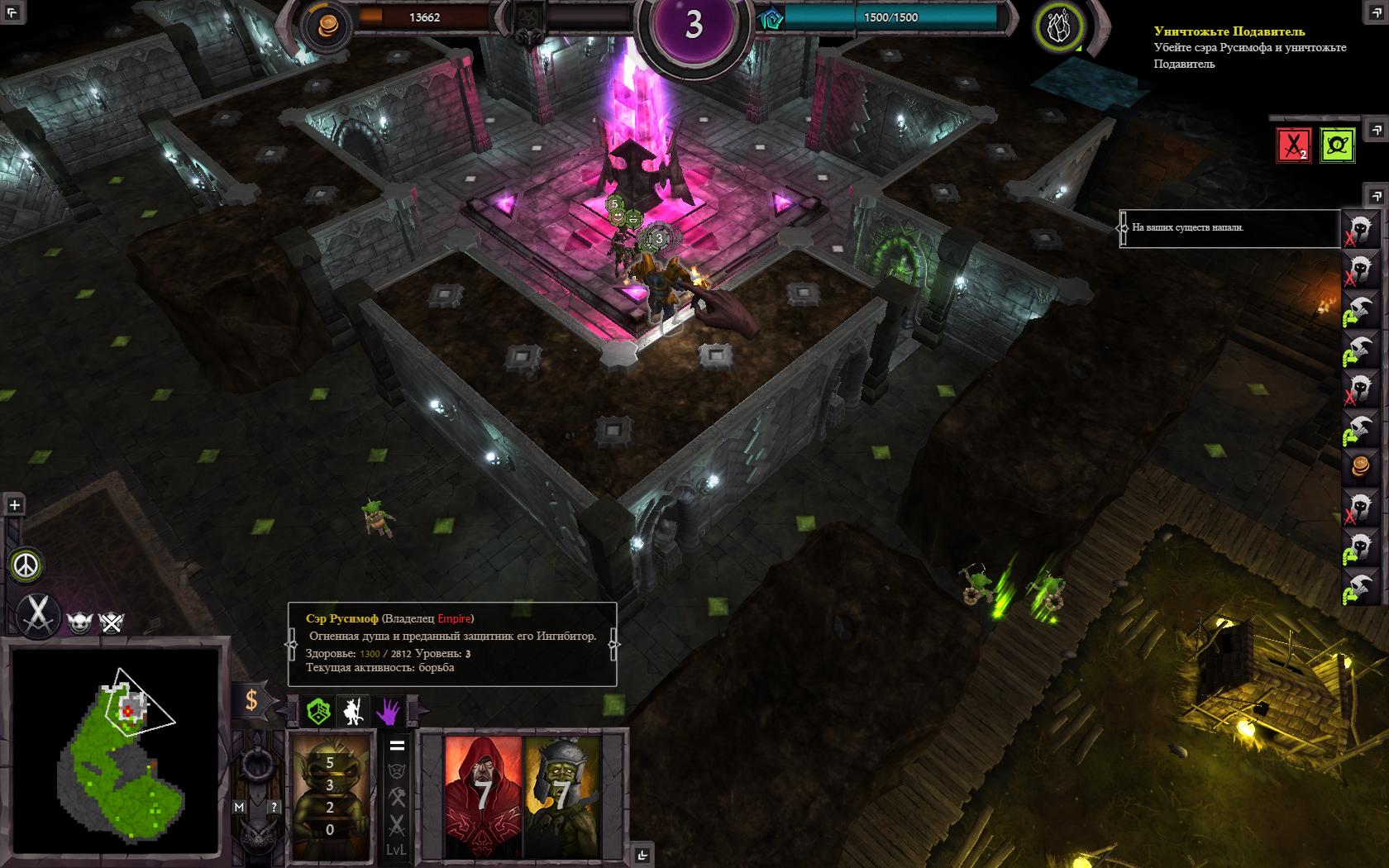Activate the crossed swords rally button

point(36,615)
